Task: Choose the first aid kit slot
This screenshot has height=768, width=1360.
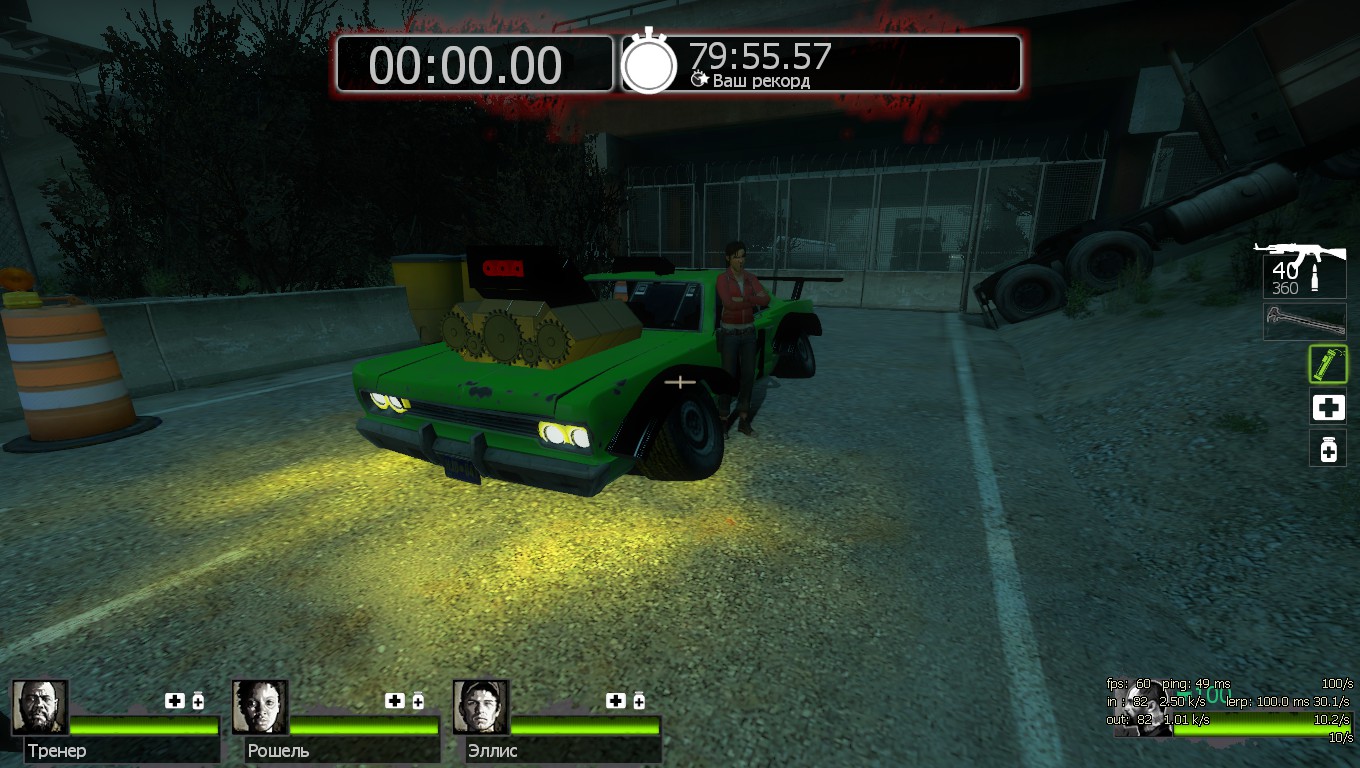Action: 1328,407
